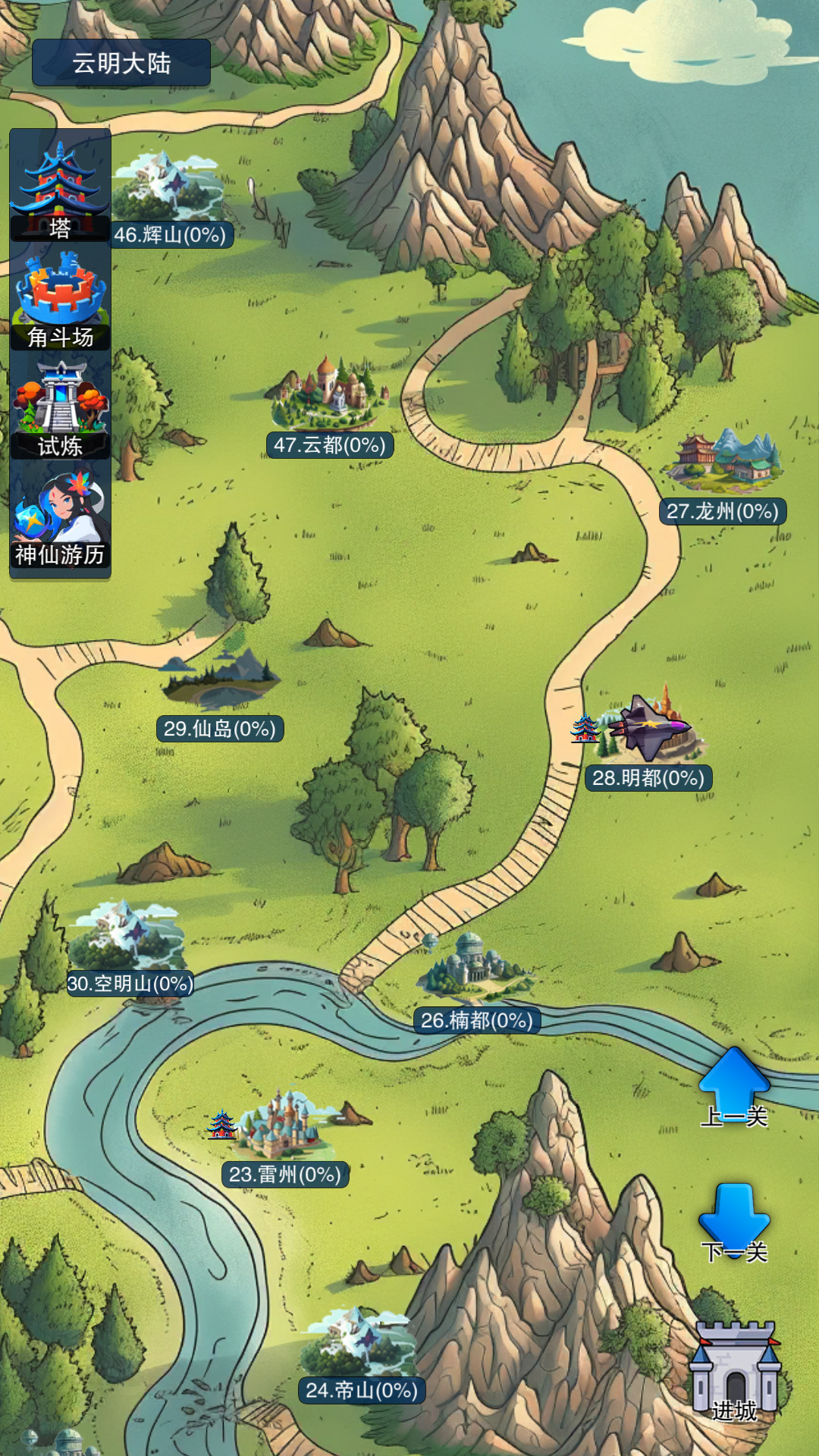Open the 试炼 trial mode
819x1456 pixels.
tap(60, 409)
